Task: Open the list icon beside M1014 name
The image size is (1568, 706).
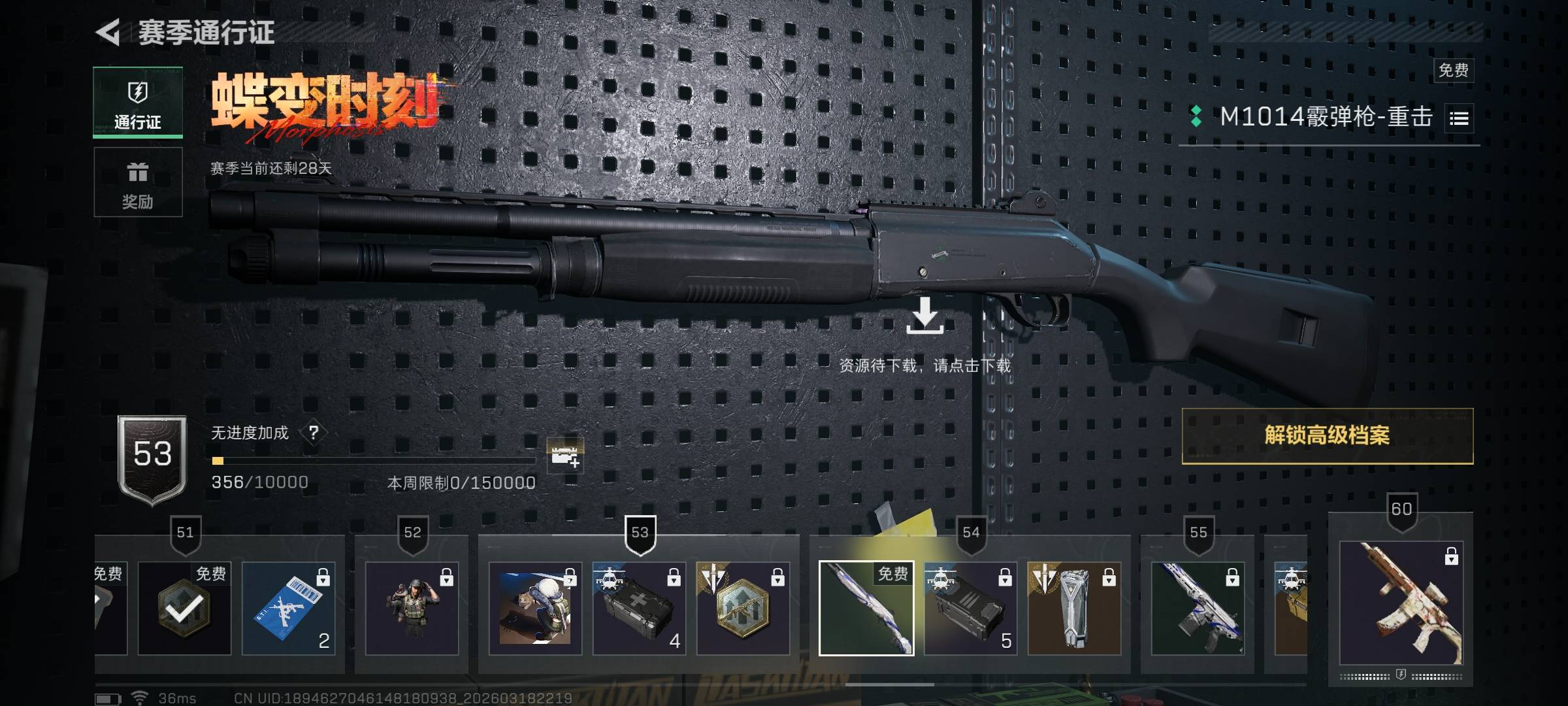Action: point(1459,118)
